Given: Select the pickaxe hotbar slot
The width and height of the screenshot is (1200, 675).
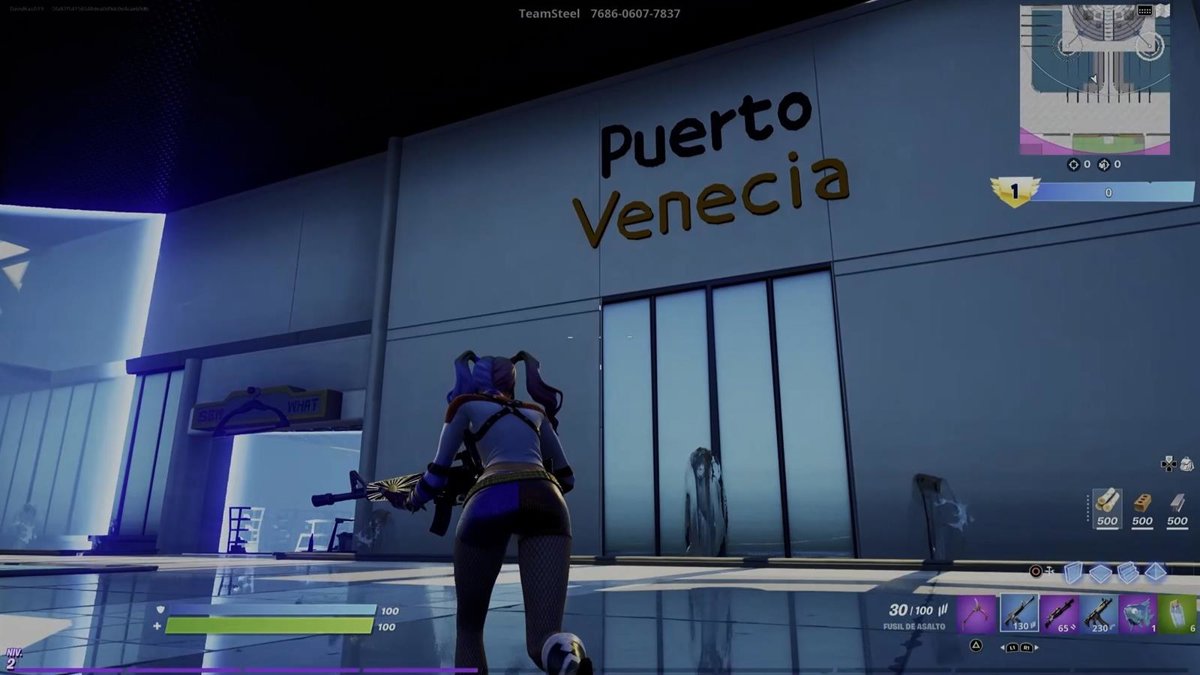Looking at the screenshot, I should (x=976, y=613).
